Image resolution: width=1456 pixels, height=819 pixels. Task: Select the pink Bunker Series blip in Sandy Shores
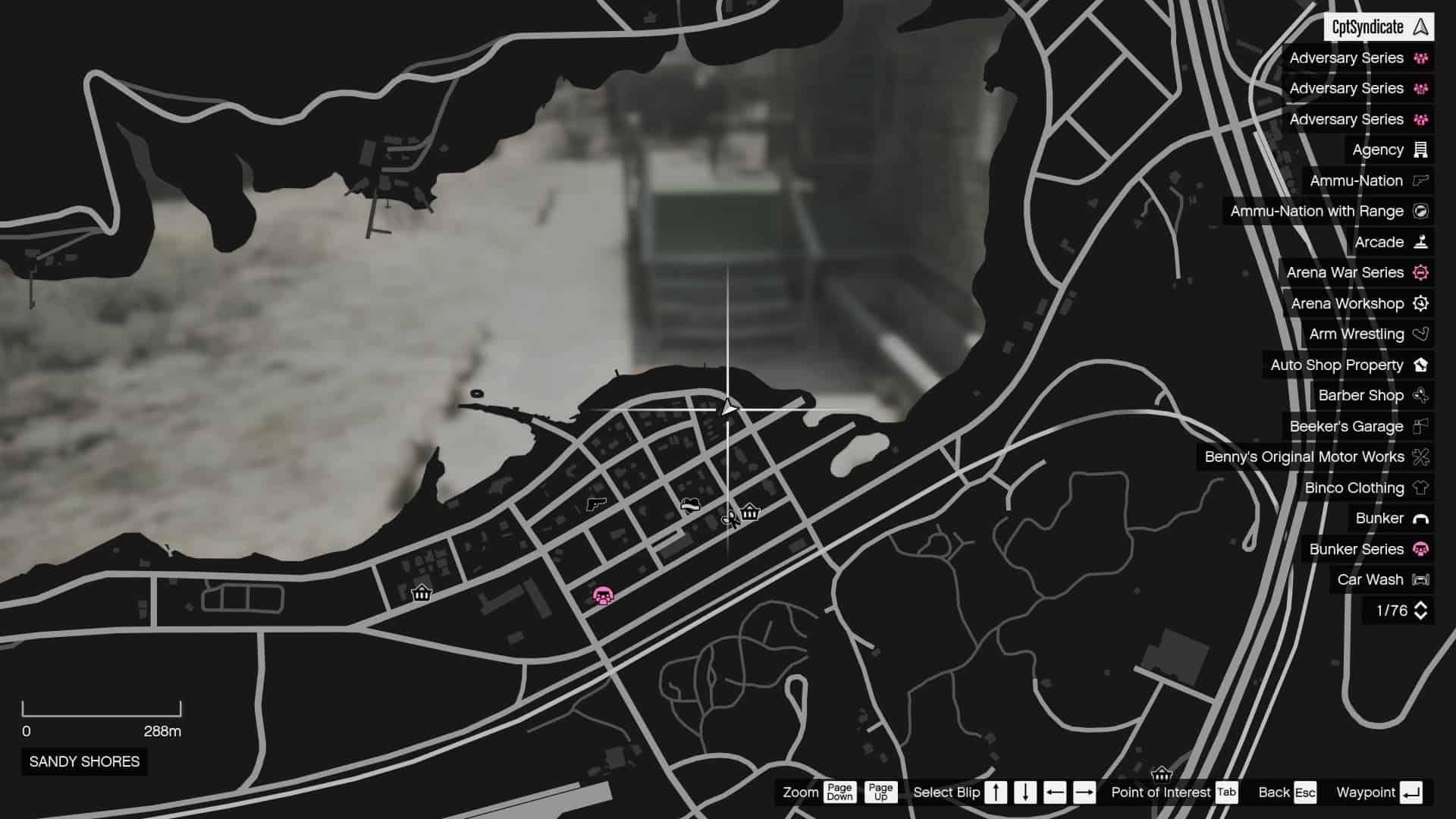601,597
